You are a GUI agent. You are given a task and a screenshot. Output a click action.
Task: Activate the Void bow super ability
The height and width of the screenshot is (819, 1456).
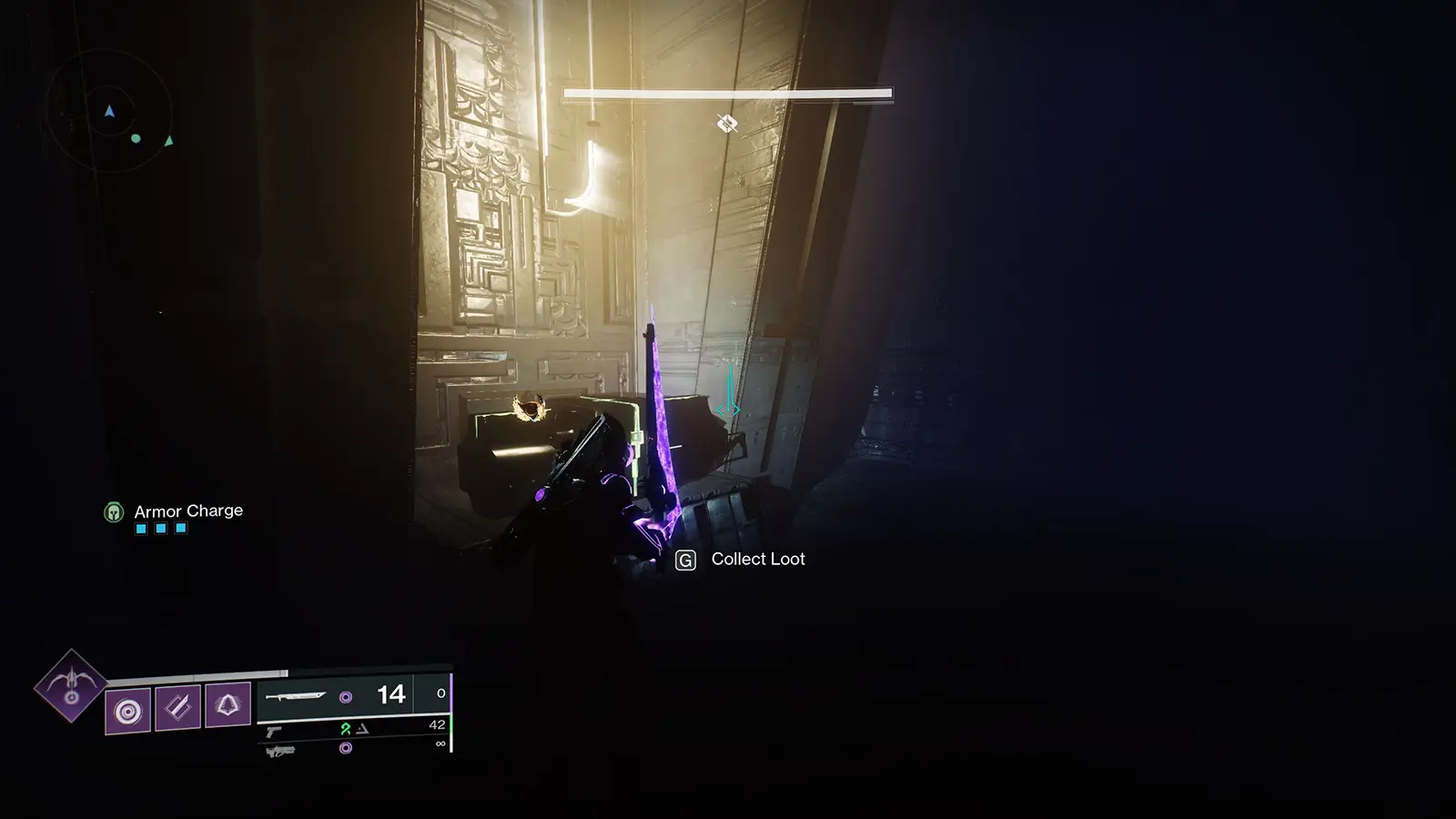pos(71,685)
